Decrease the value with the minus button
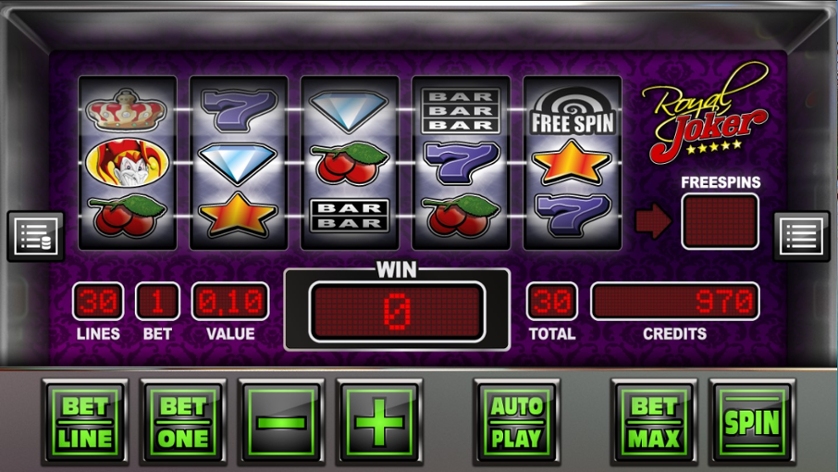838x472 pixels. point(282,422)
